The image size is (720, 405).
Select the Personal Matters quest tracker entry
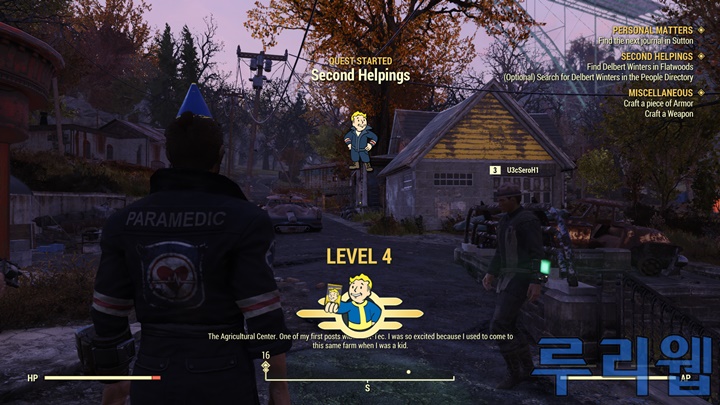pos(651,30)
